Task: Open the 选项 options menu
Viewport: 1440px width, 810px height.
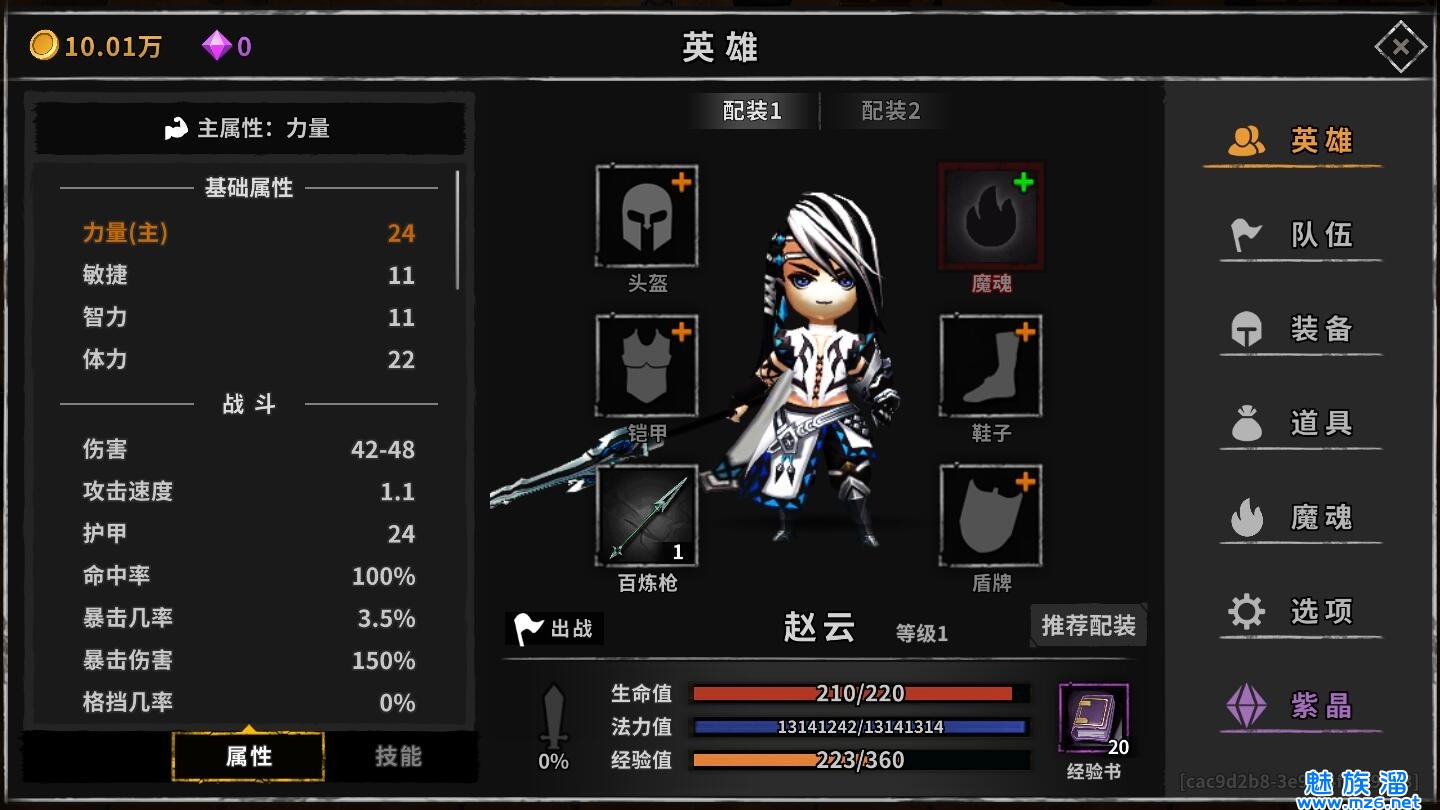Action: (x=1300, y=611)
